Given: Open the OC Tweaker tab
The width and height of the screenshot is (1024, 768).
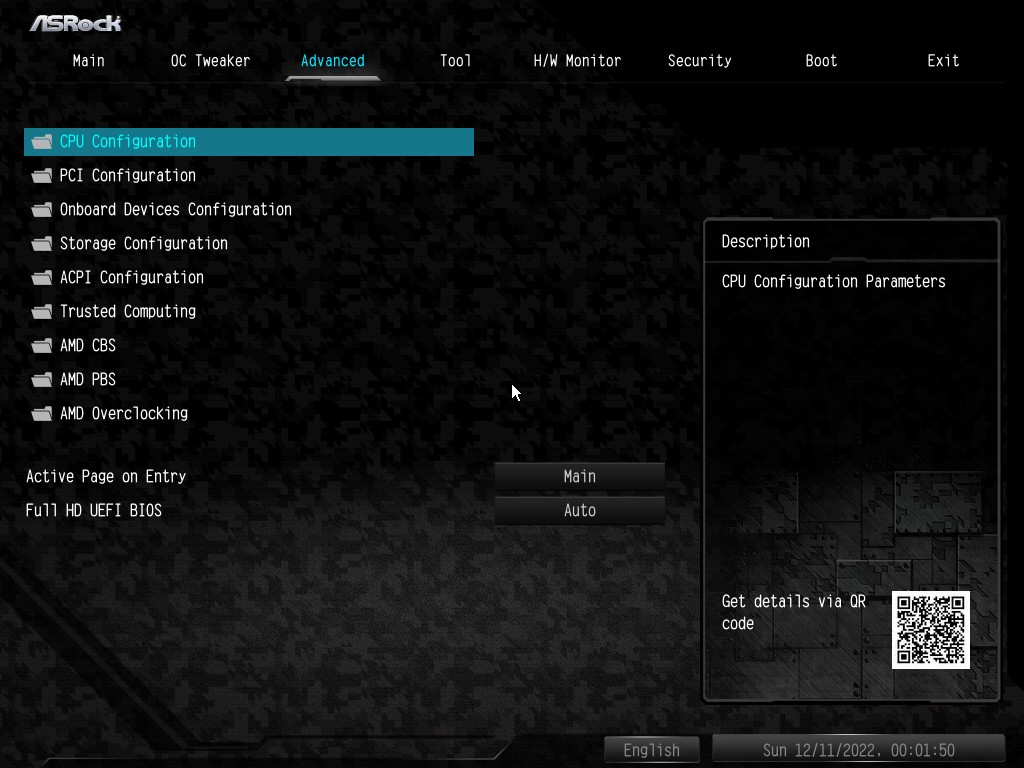Looking at the screenshot, I should coord(210,61).
